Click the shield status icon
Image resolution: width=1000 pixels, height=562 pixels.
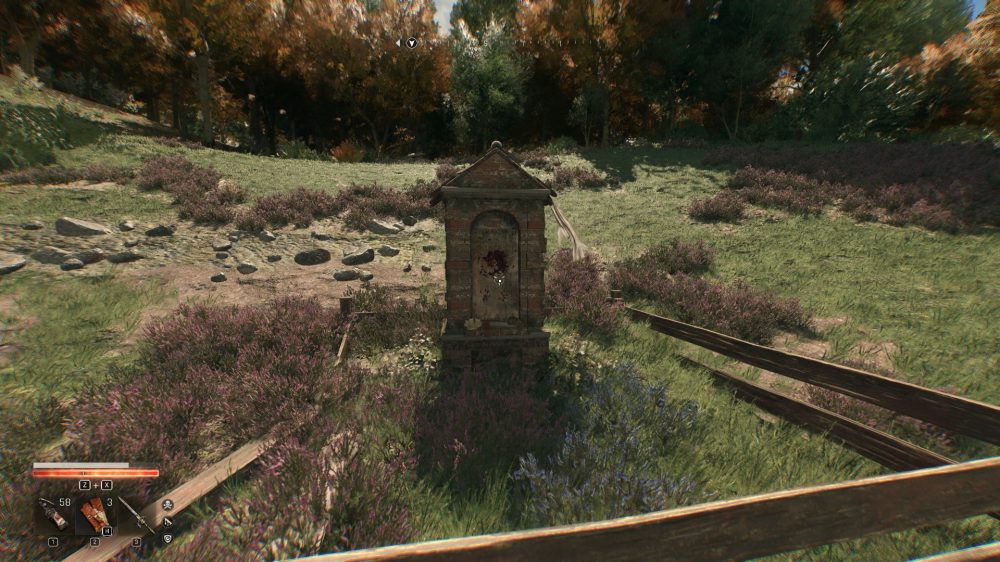coord(168,538)
